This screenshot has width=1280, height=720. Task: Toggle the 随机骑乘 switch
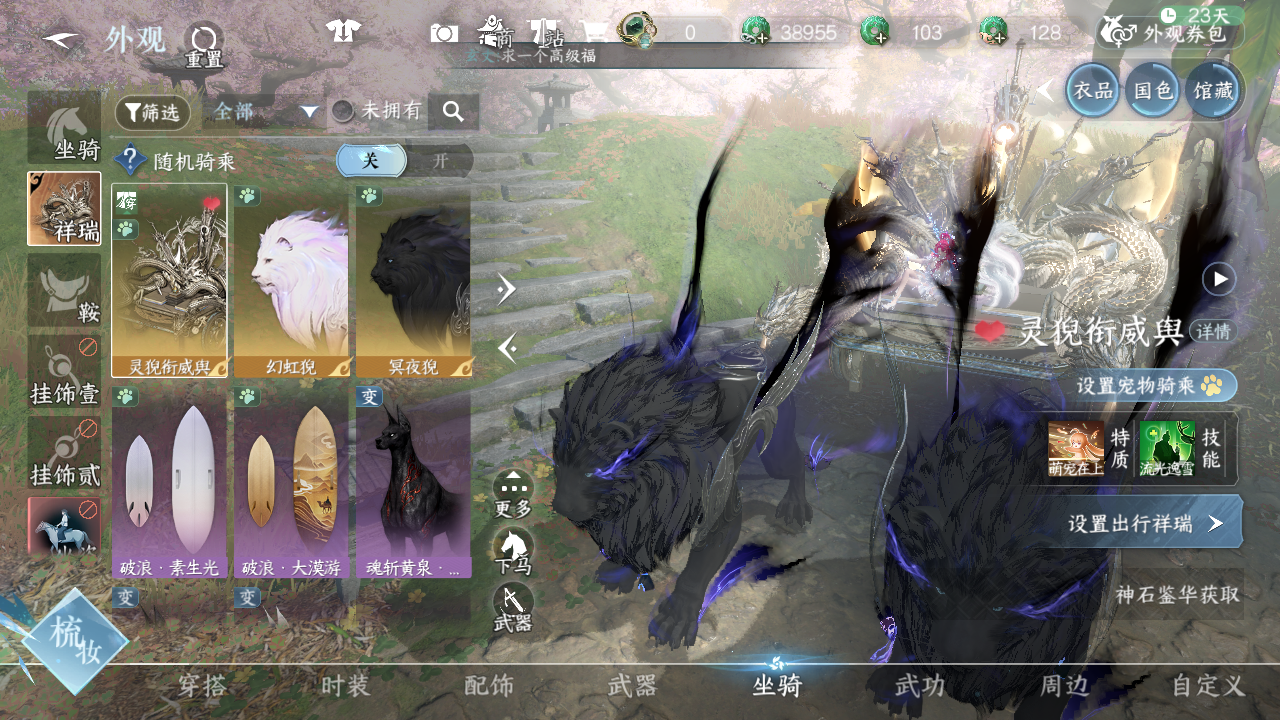coord(404,160)
